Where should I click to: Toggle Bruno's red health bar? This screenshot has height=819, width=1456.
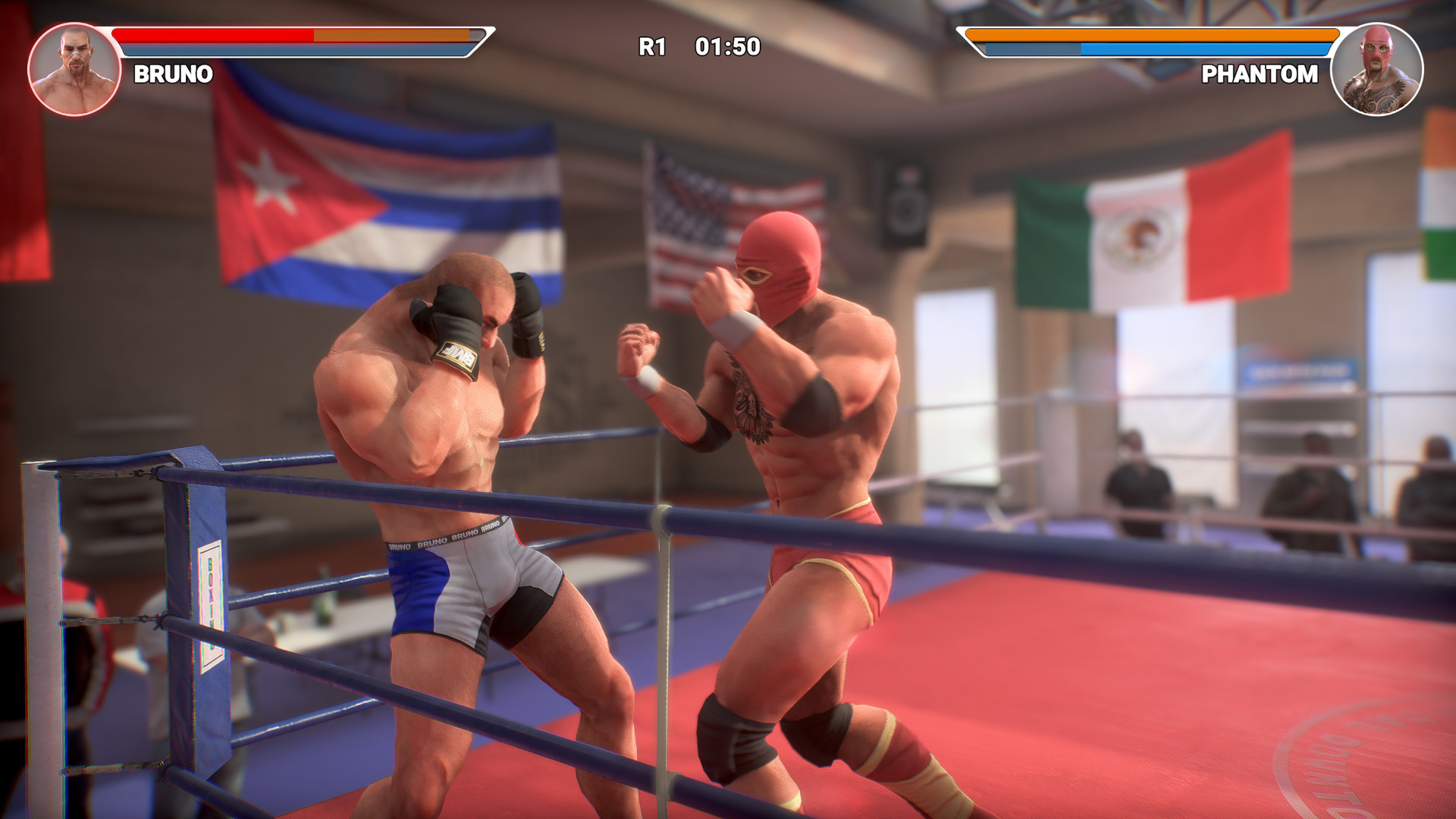212,34
